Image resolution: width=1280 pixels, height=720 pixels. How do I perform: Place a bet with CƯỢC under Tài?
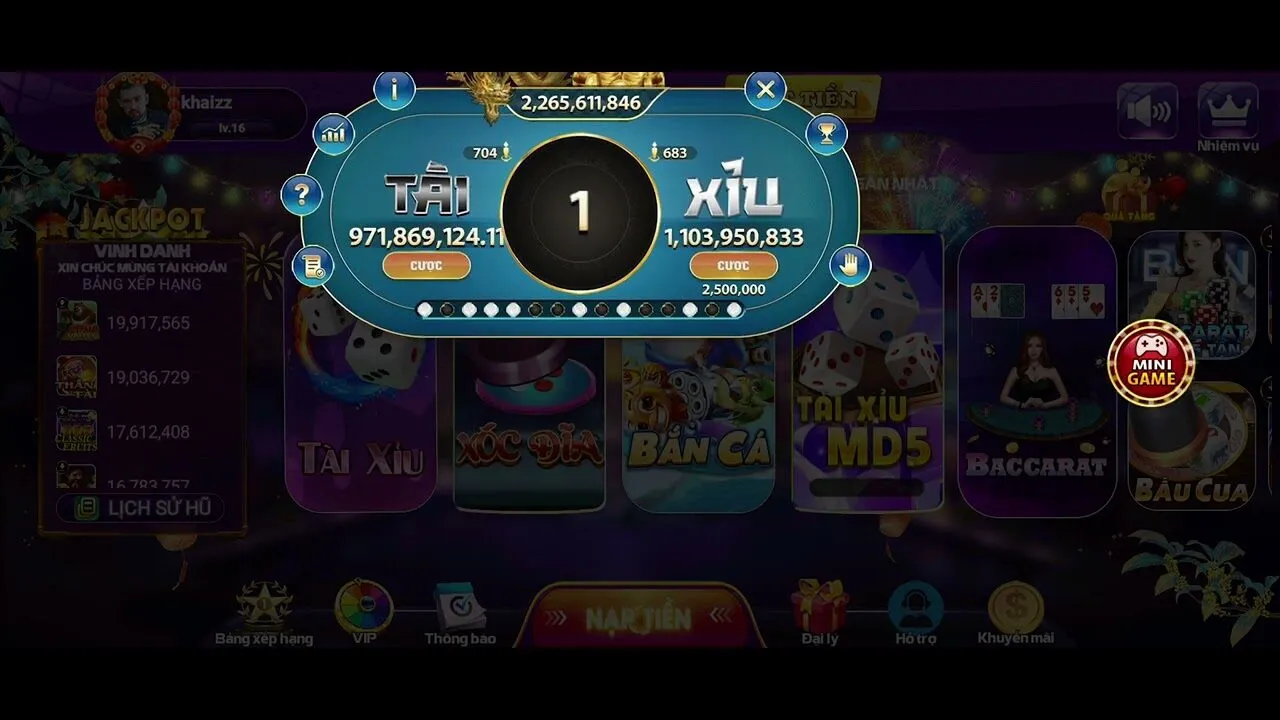[x=427, y=265]
